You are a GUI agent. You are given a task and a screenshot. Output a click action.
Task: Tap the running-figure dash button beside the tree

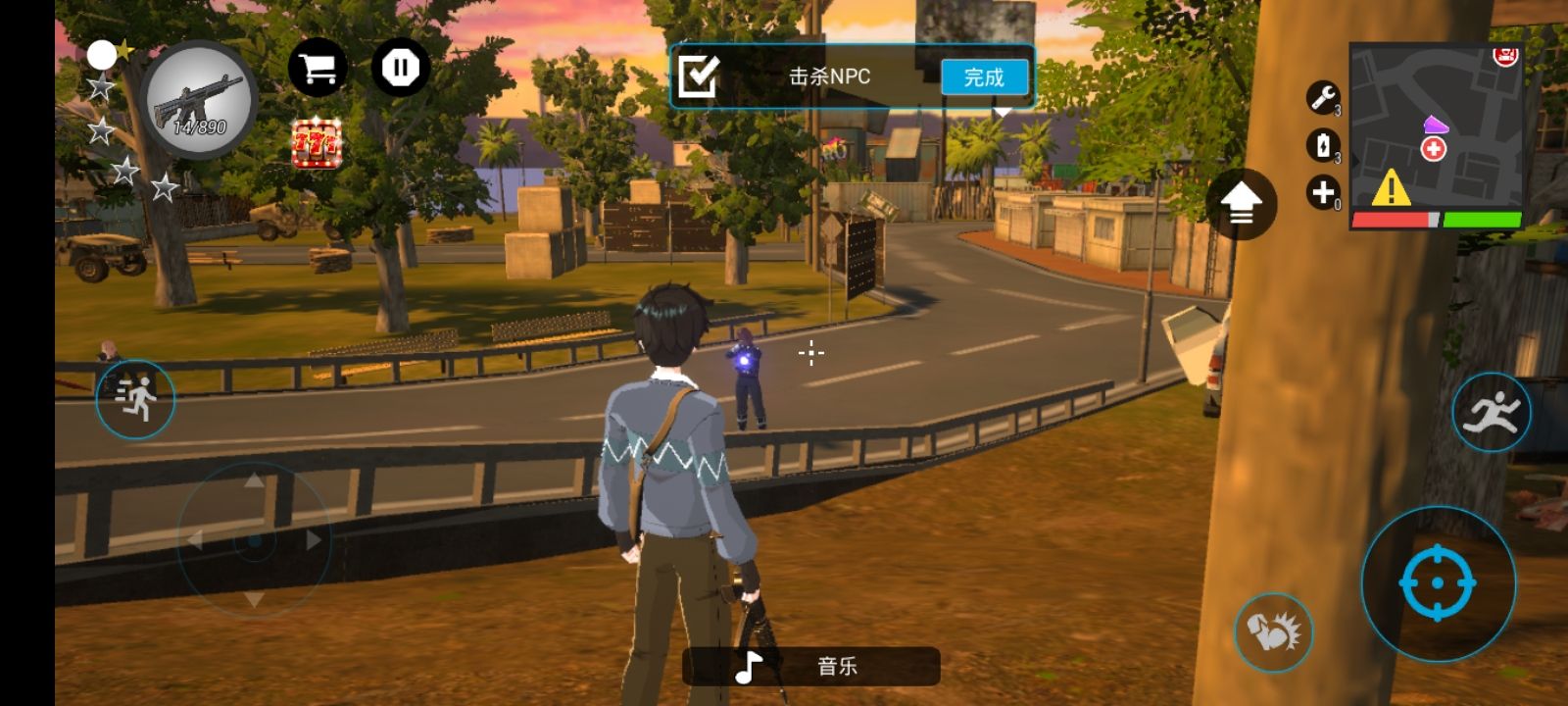1490,413
